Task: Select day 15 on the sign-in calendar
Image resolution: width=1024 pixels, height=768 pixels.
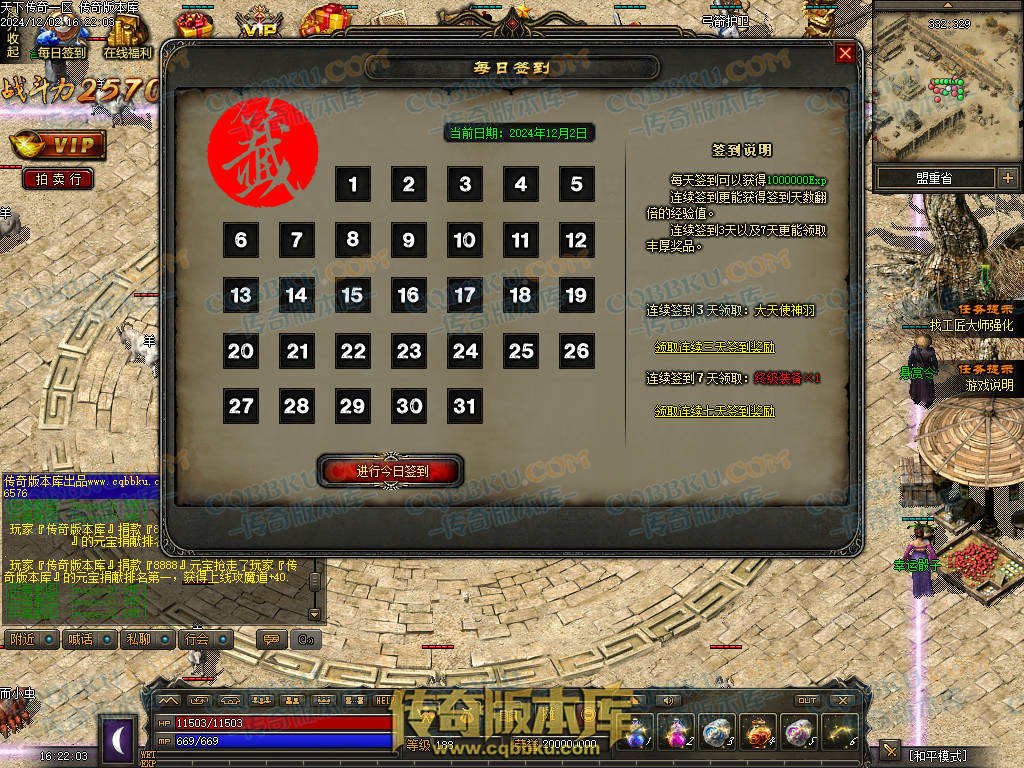Action: tap(353, 296)
